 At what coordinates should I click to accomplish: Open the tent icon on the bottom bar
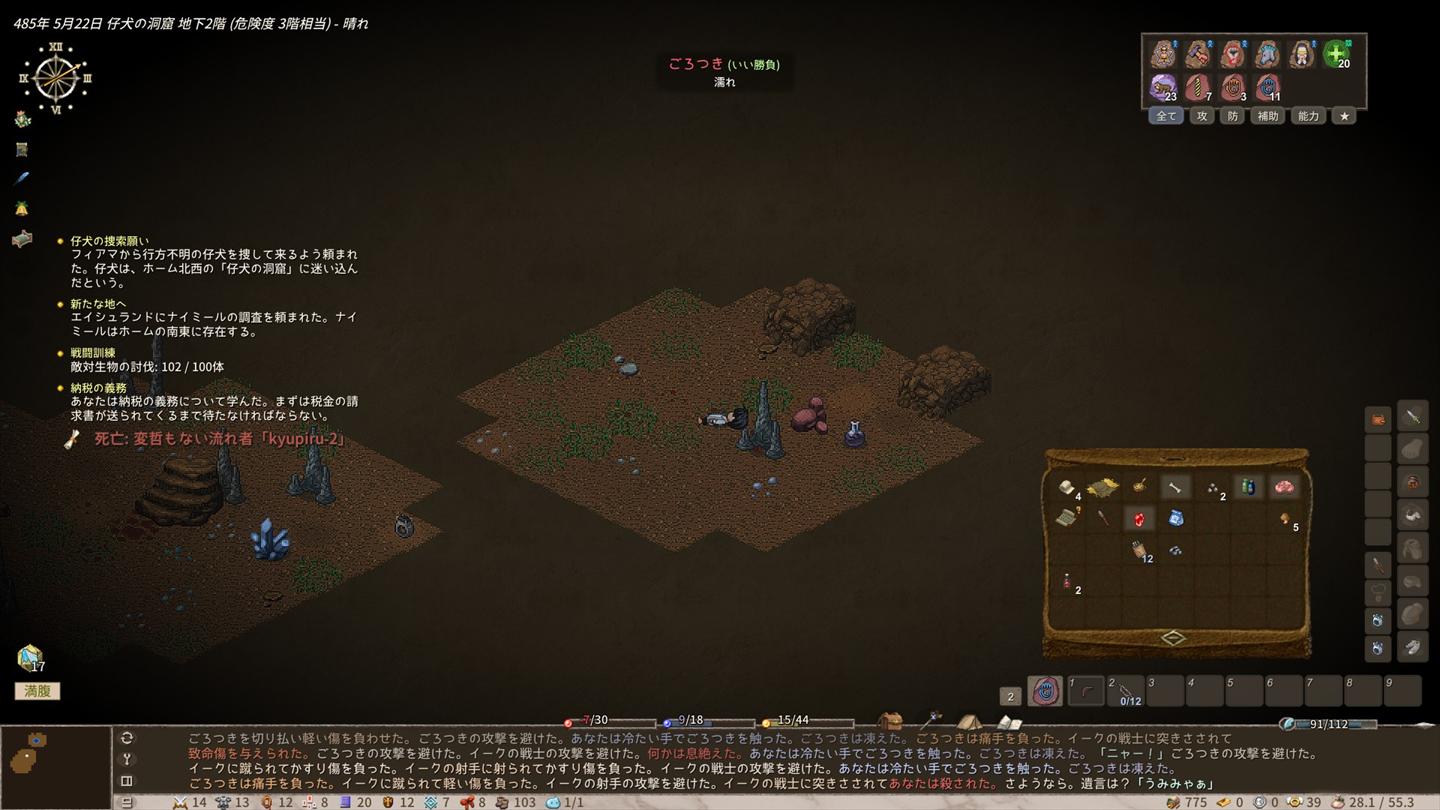point(969,721)
